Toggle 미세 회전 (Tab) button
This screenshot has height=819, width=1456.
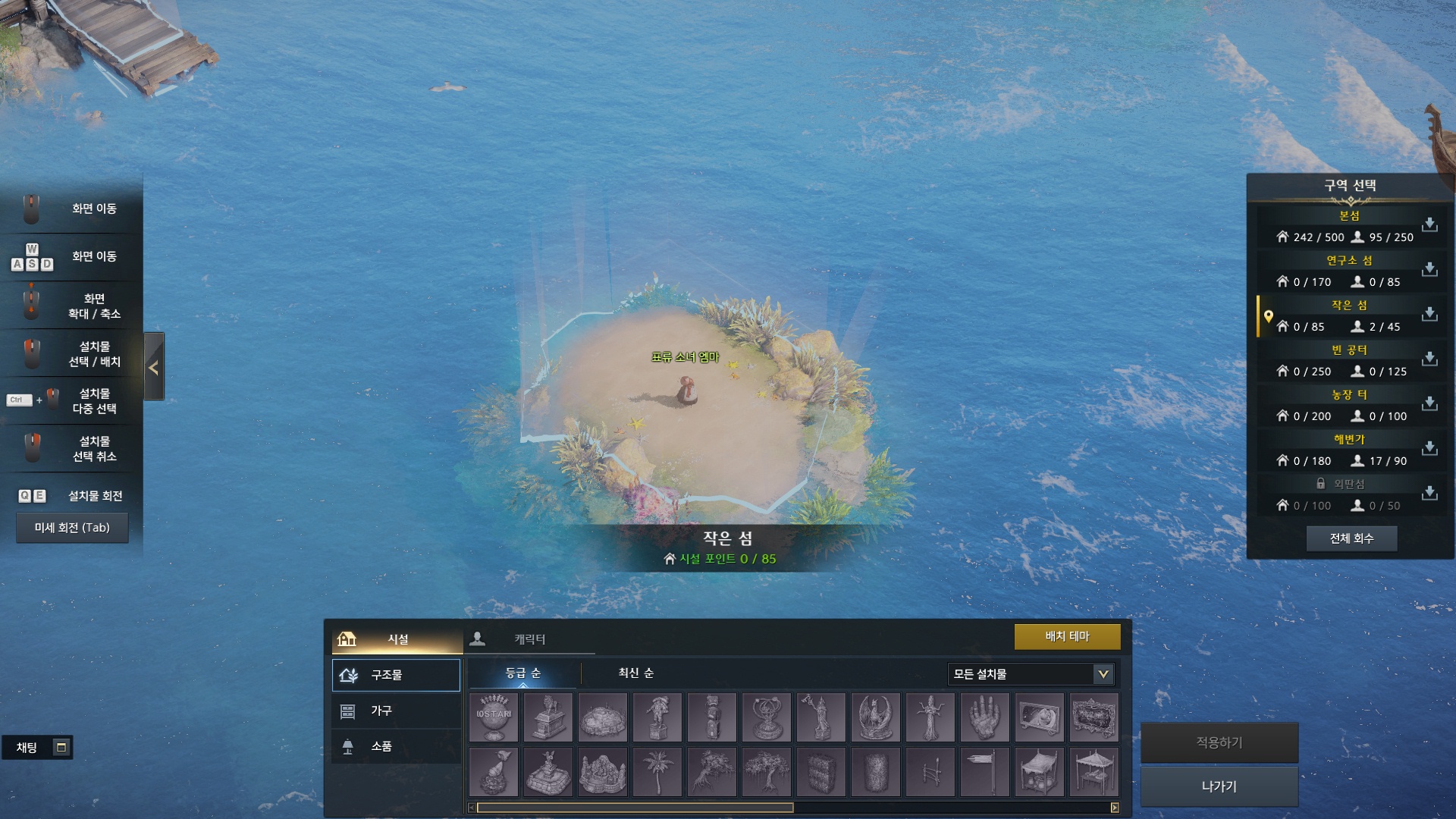click(72, 528)
